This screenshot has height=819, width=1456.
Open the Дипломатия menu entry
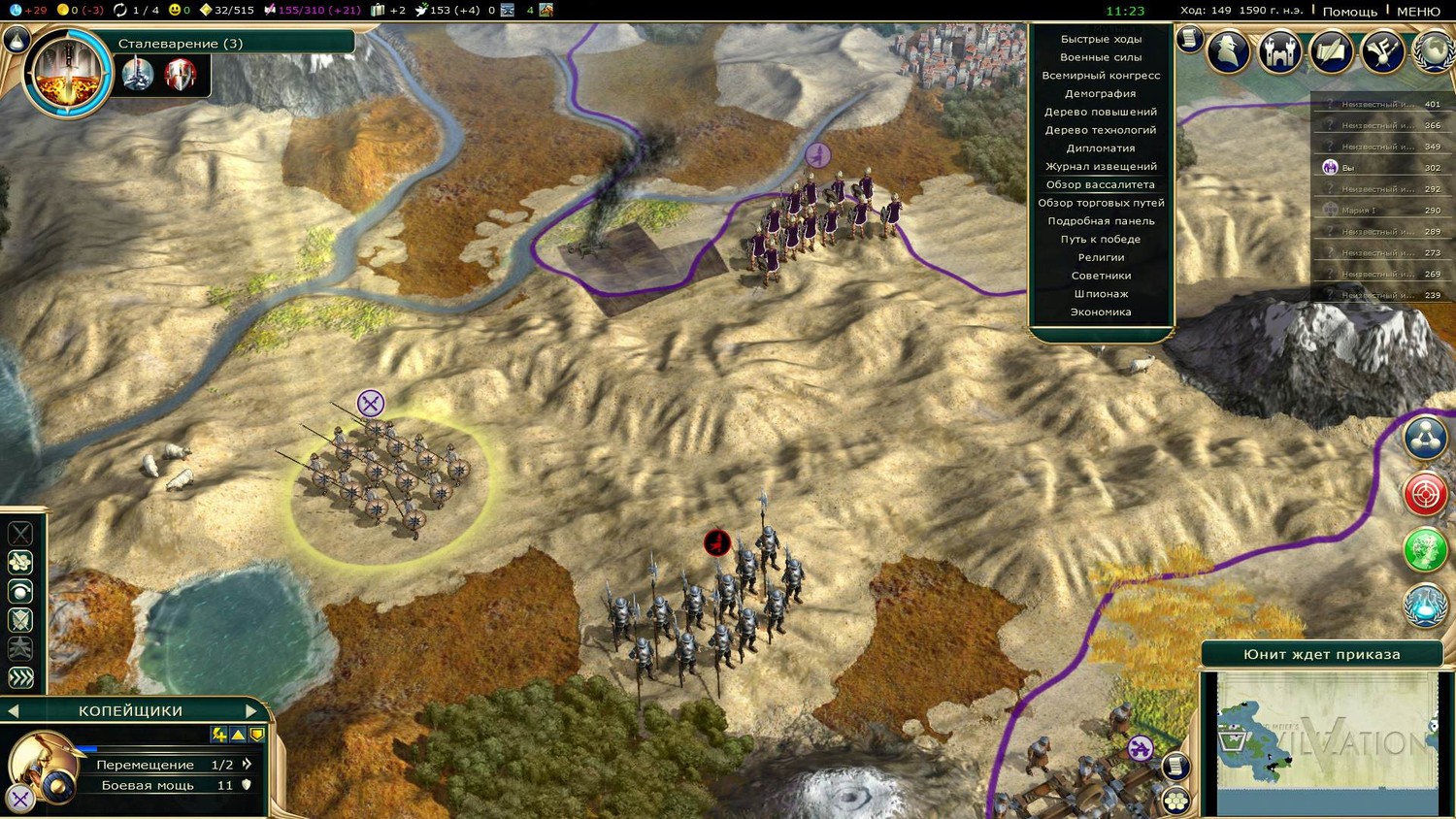click(x=1100, y=148)
